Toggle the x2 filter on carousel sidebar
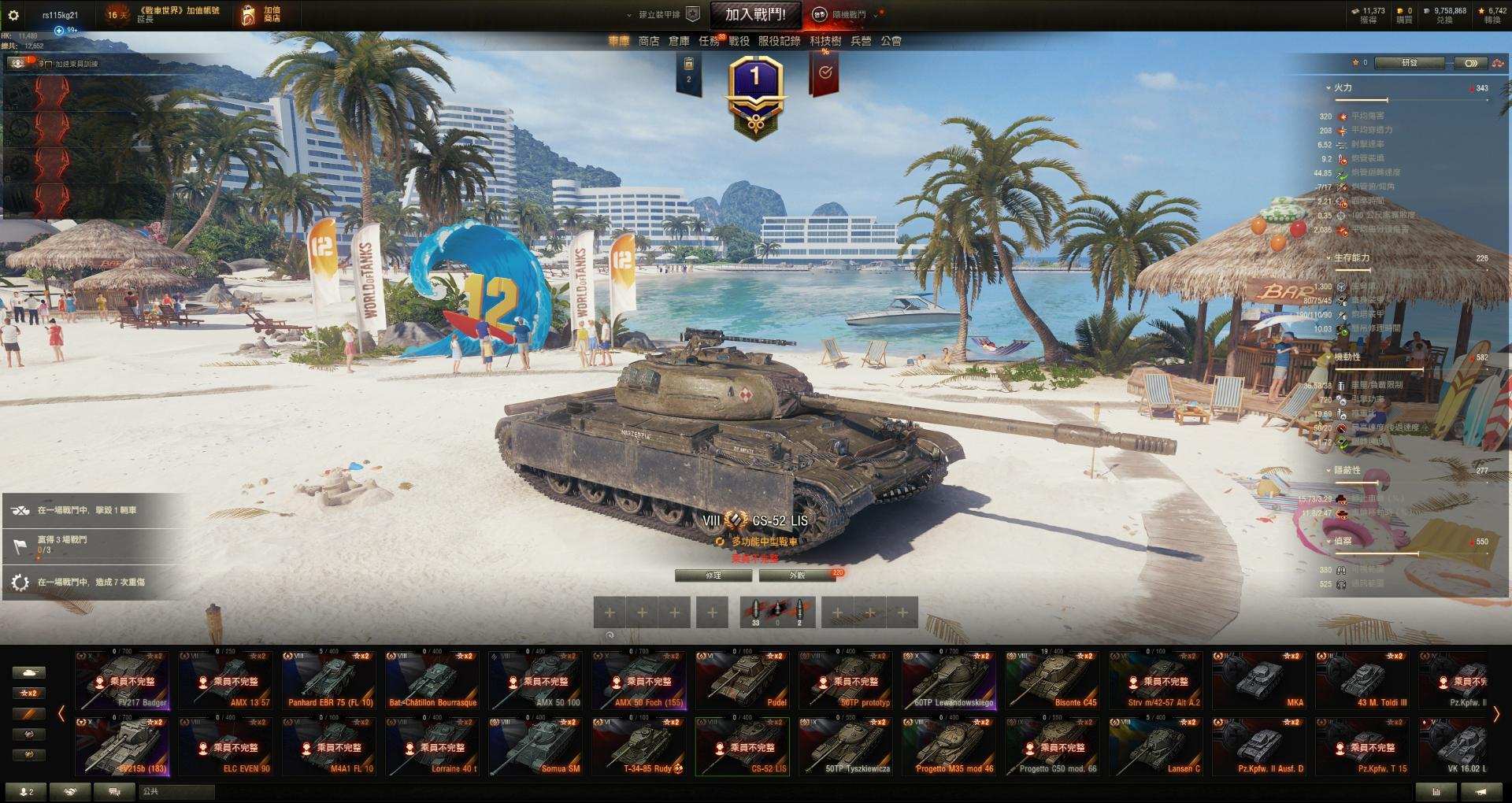Image resolution: width=1512 pixels, height=803 pixels. tap(30, 694)
